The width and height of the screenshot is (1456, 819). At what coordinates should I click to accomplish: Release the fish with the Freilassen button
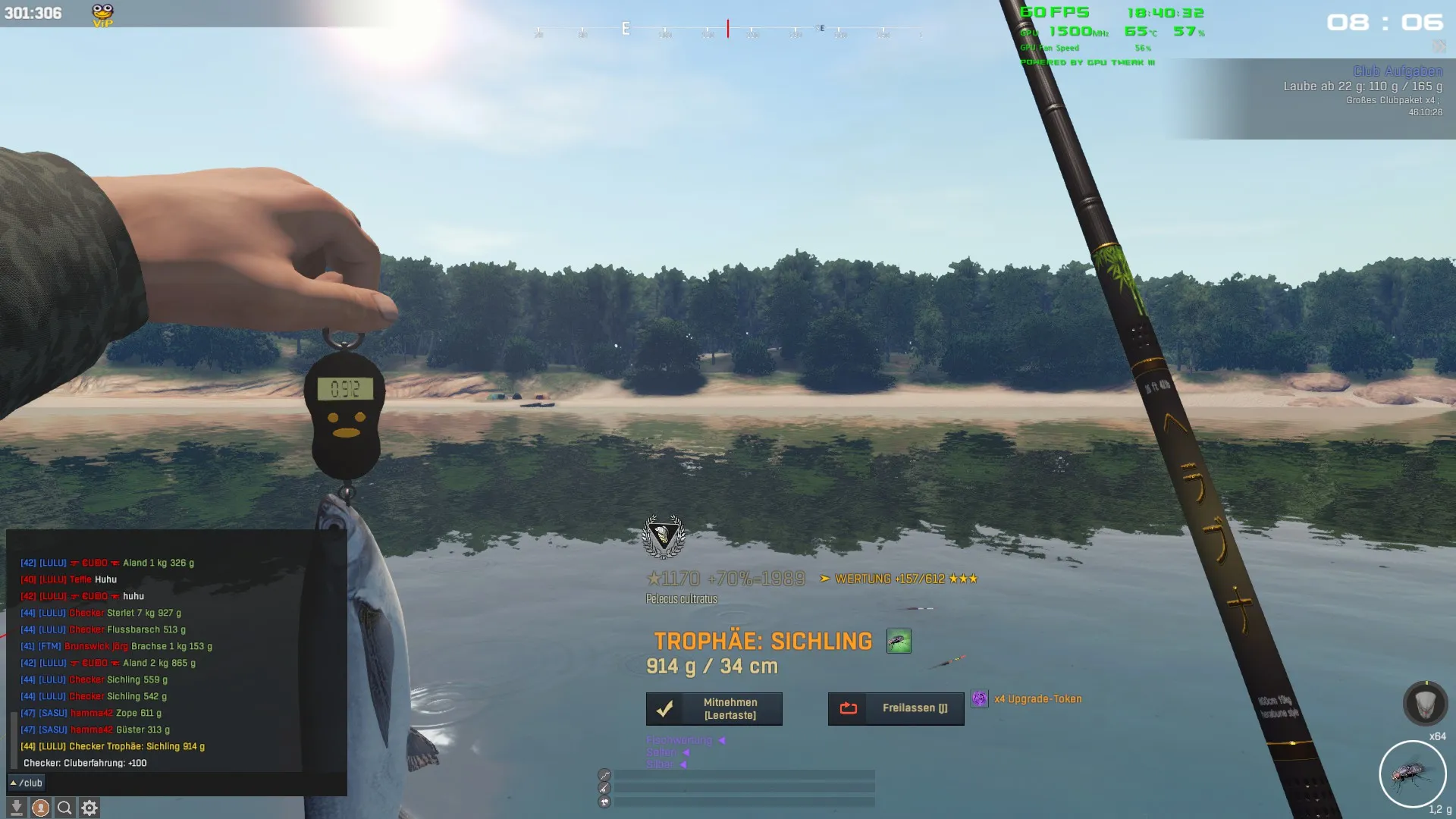pos(896,709)
